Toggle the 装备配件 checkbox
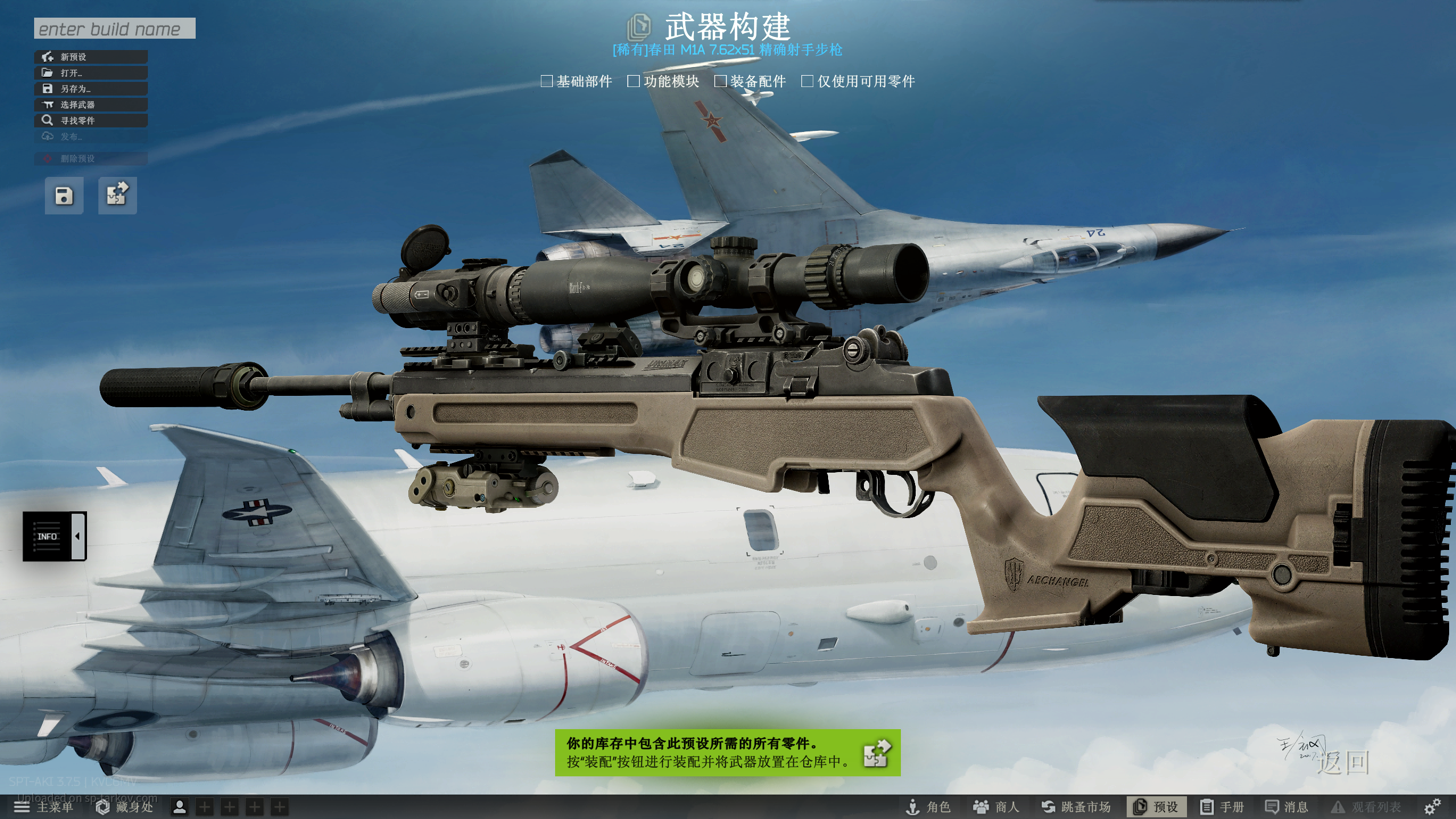This screenshot has height=819, width=1456. point(721,81)
